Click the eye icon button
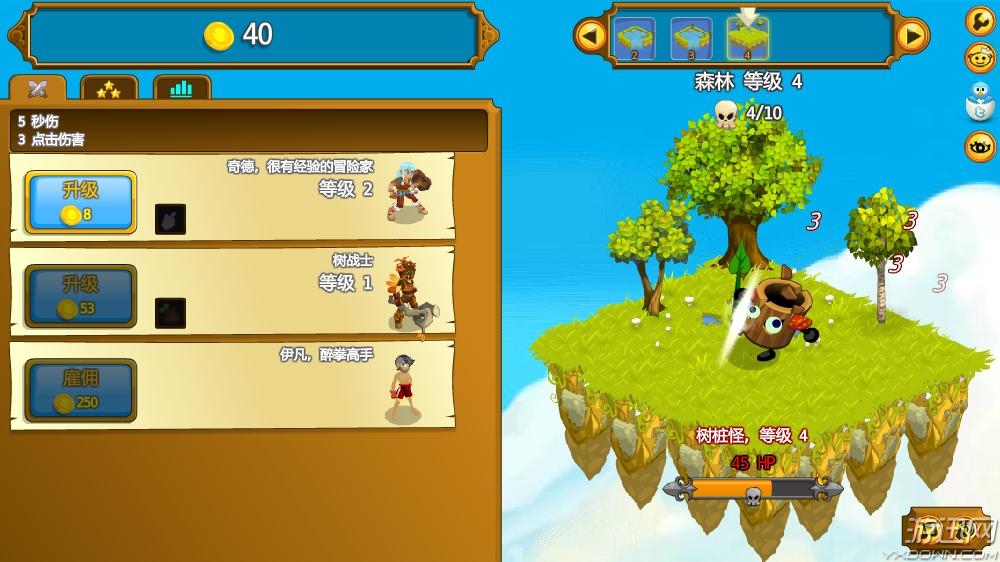 click(x=979, y=147)
